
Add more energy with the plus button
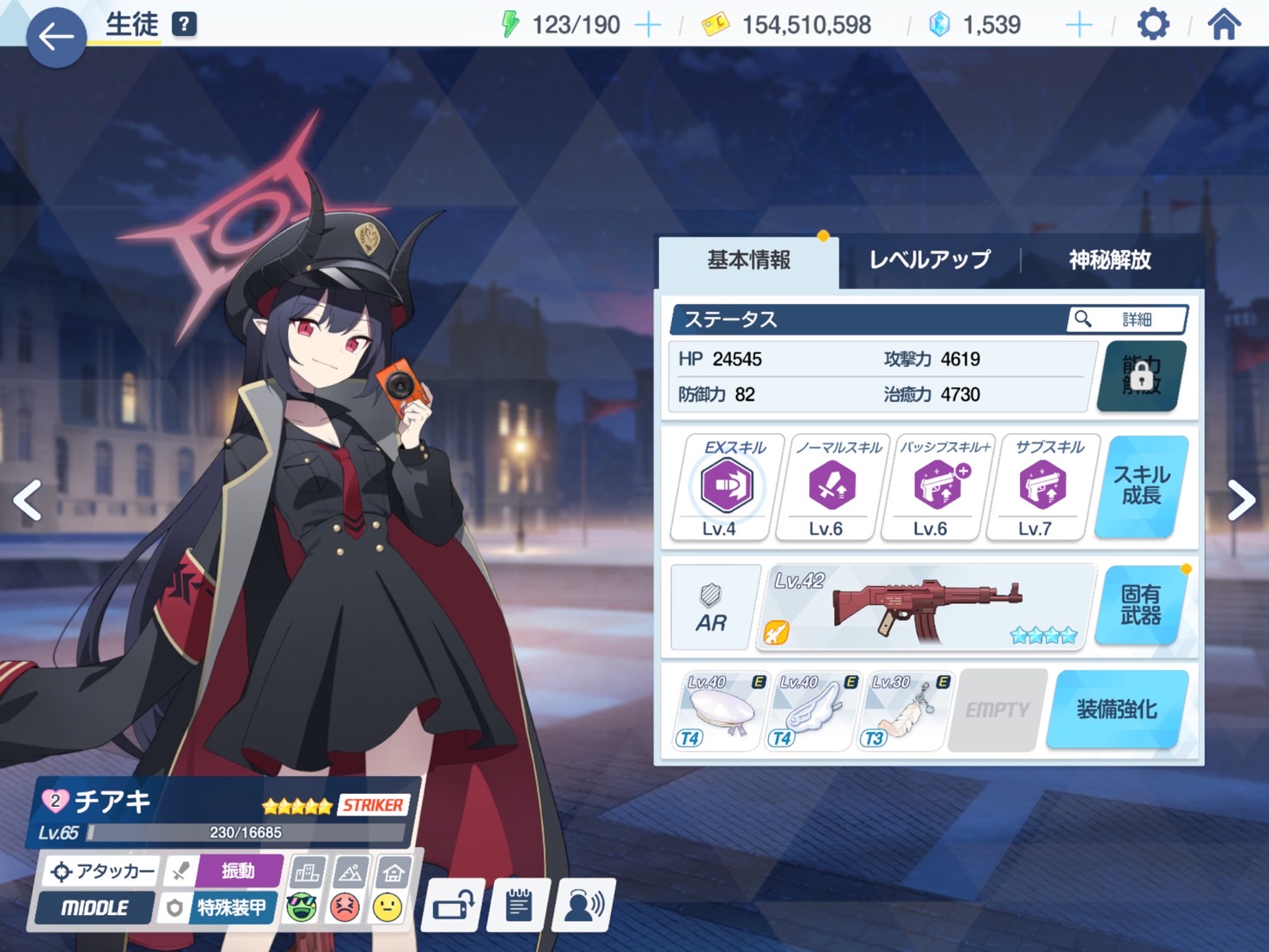pos(648,25)
